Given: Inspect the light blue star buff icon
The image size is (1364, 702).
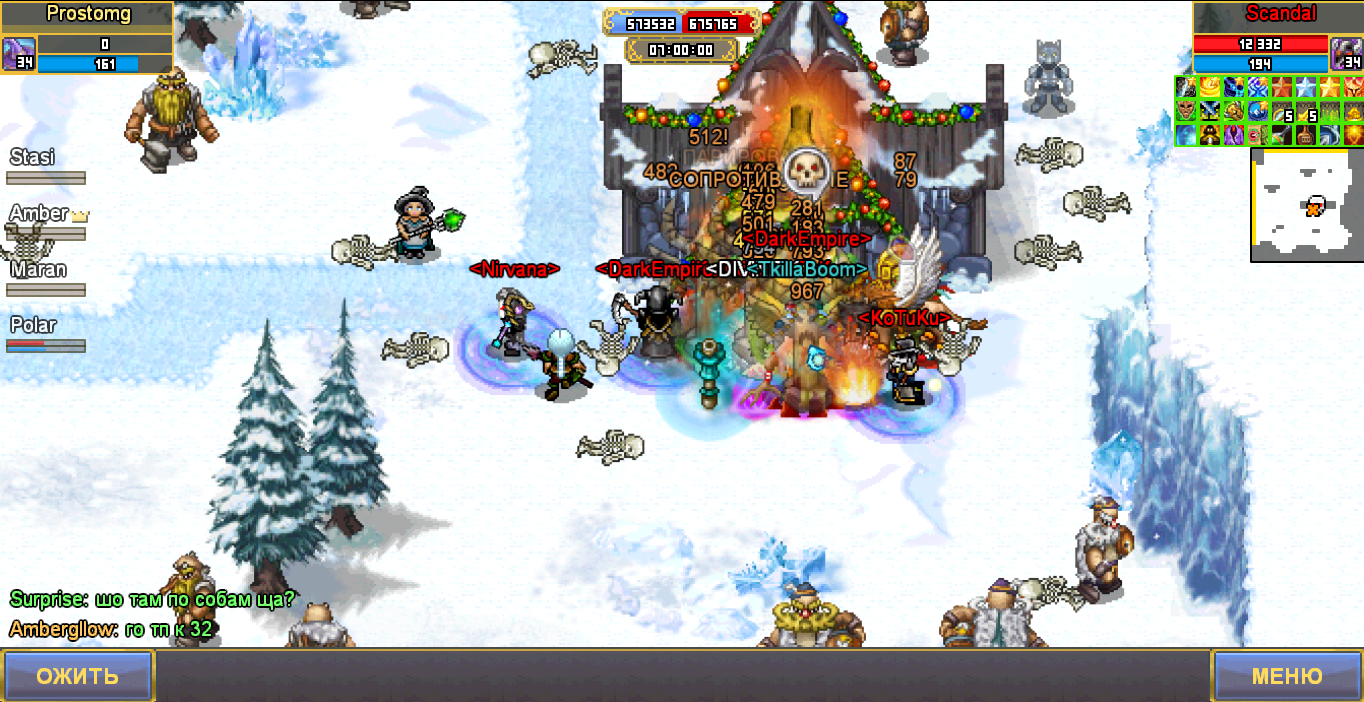Looking at the screenshot, I should (x=1306, y=87).
